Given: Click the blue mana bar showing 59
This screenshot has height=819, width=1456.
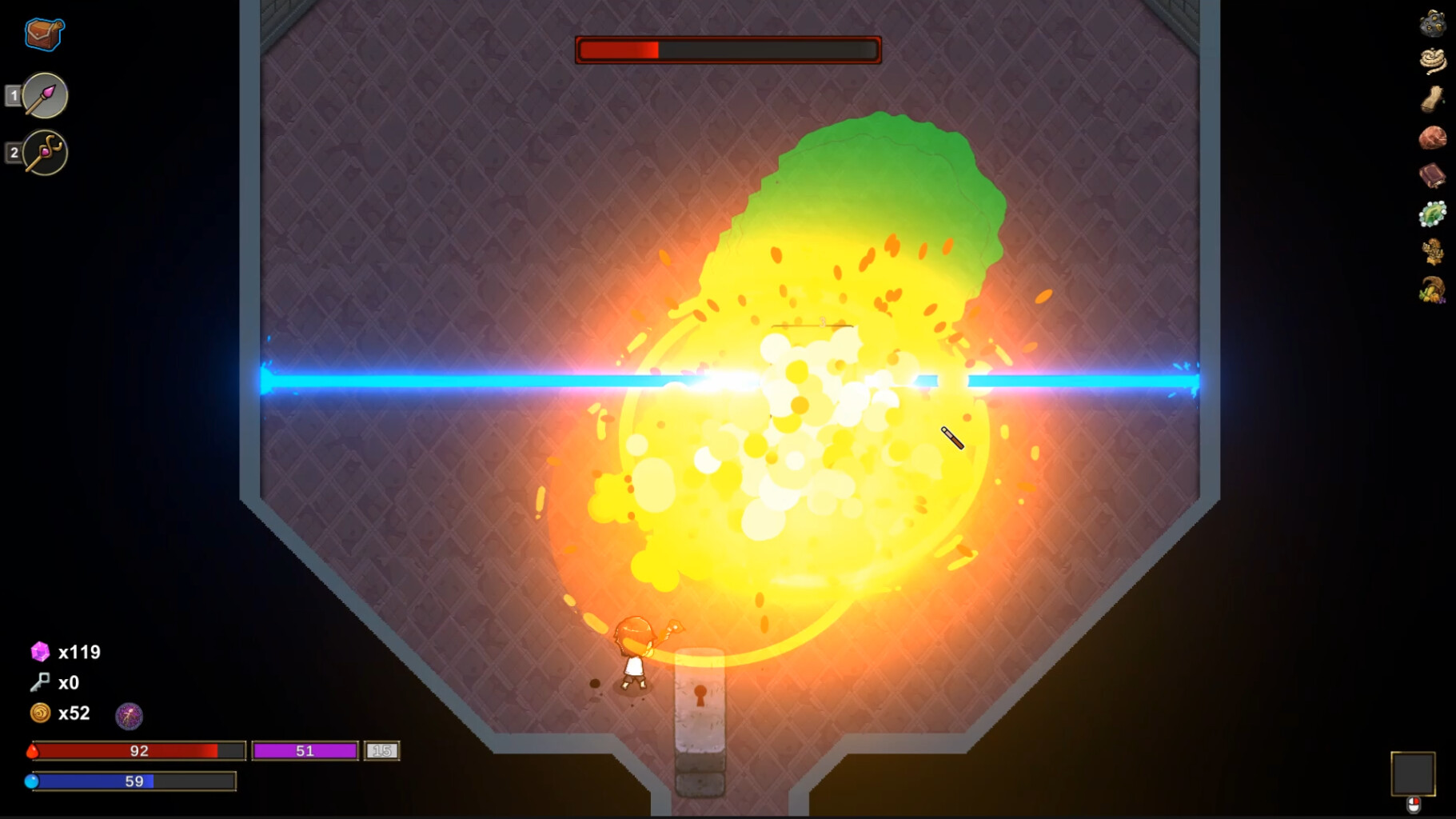Looking at the screenshot, I should (x=136, y=780).
